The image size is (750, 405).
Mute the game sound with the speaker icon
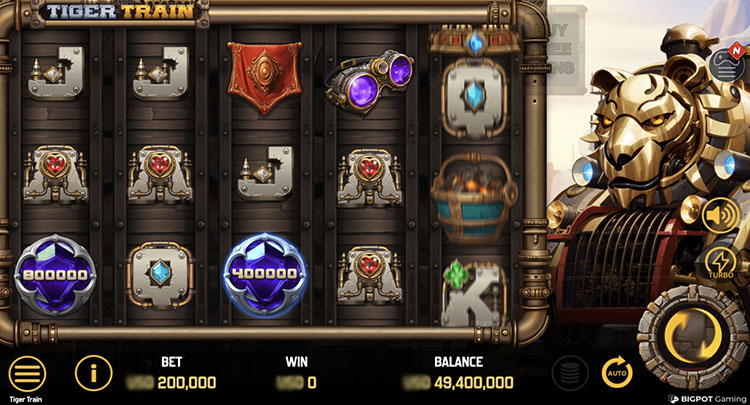721,215
